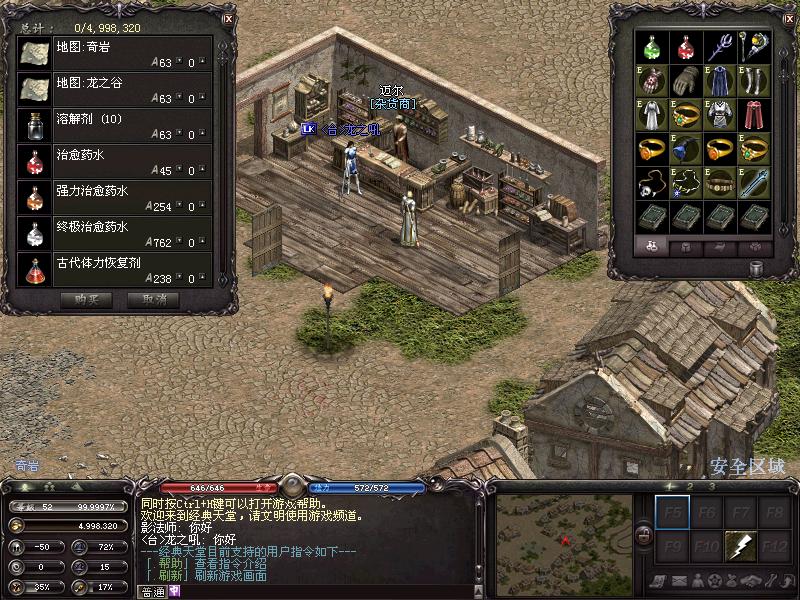Click the brown leather gloves slot
This screenshot has width=800, height=600.
(686, 80)
